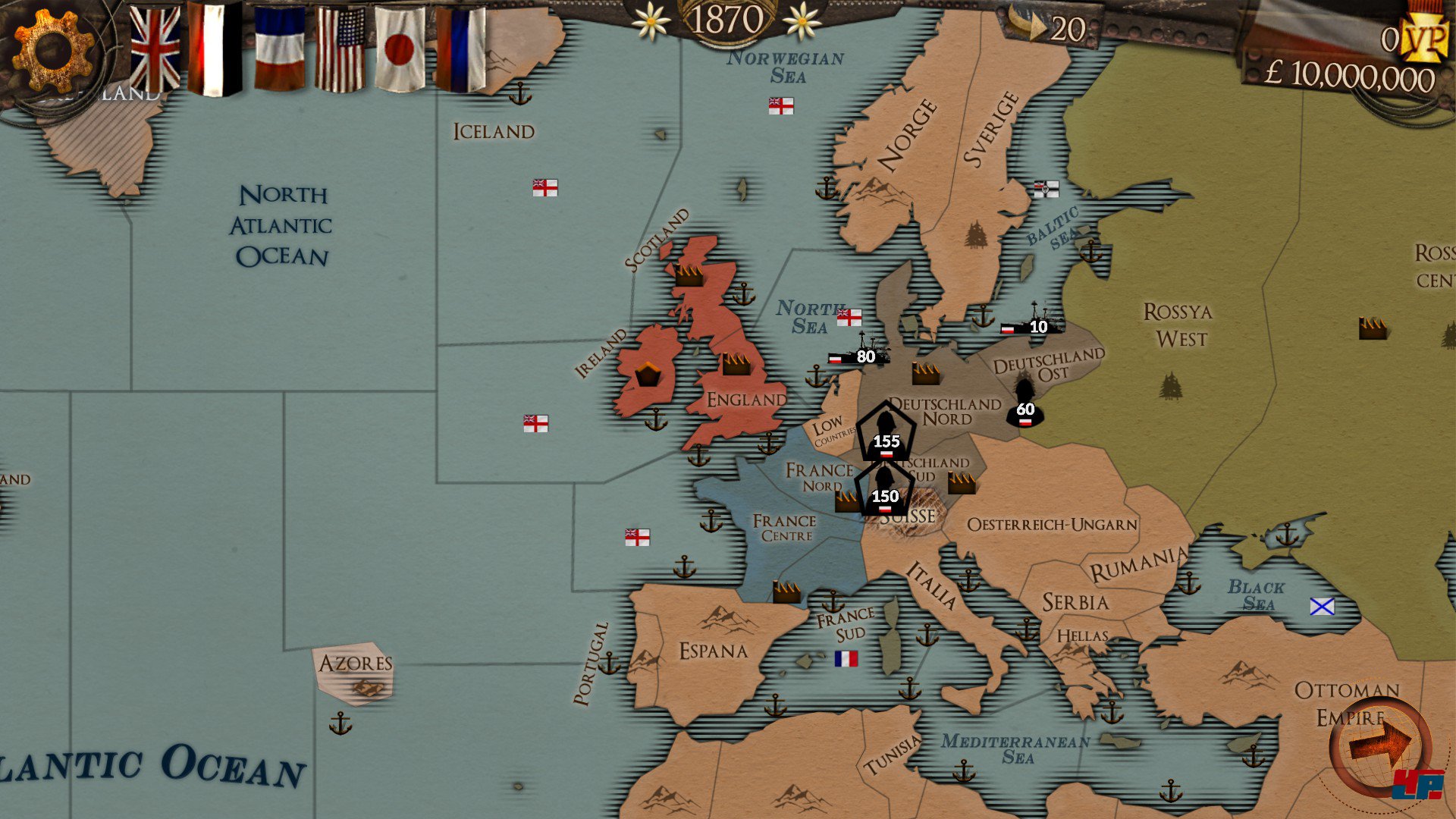Select the German army of 155
This screenshot has height=819, width=1456.
coord(885,431)
